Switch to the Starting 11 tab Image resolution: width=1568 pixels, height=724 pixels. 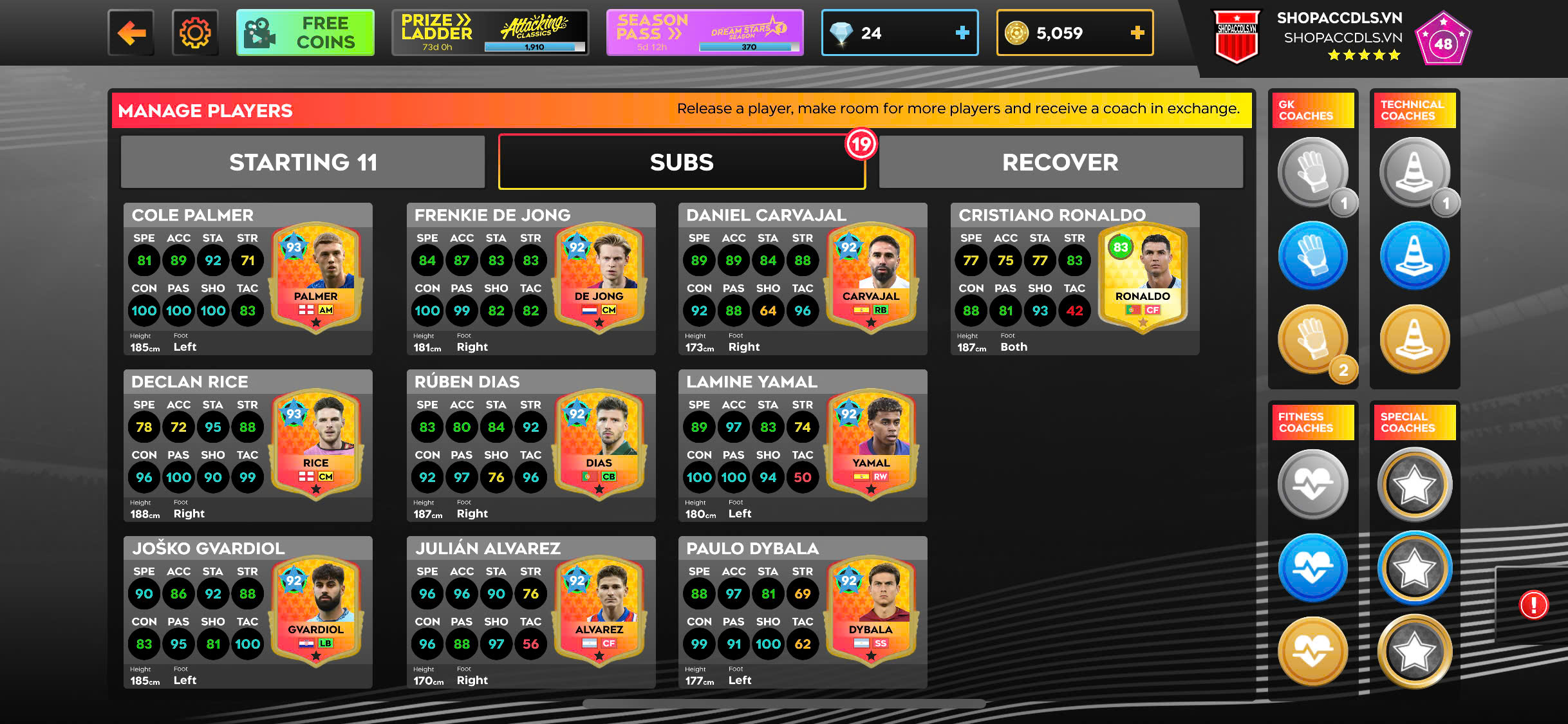point(303,162)
